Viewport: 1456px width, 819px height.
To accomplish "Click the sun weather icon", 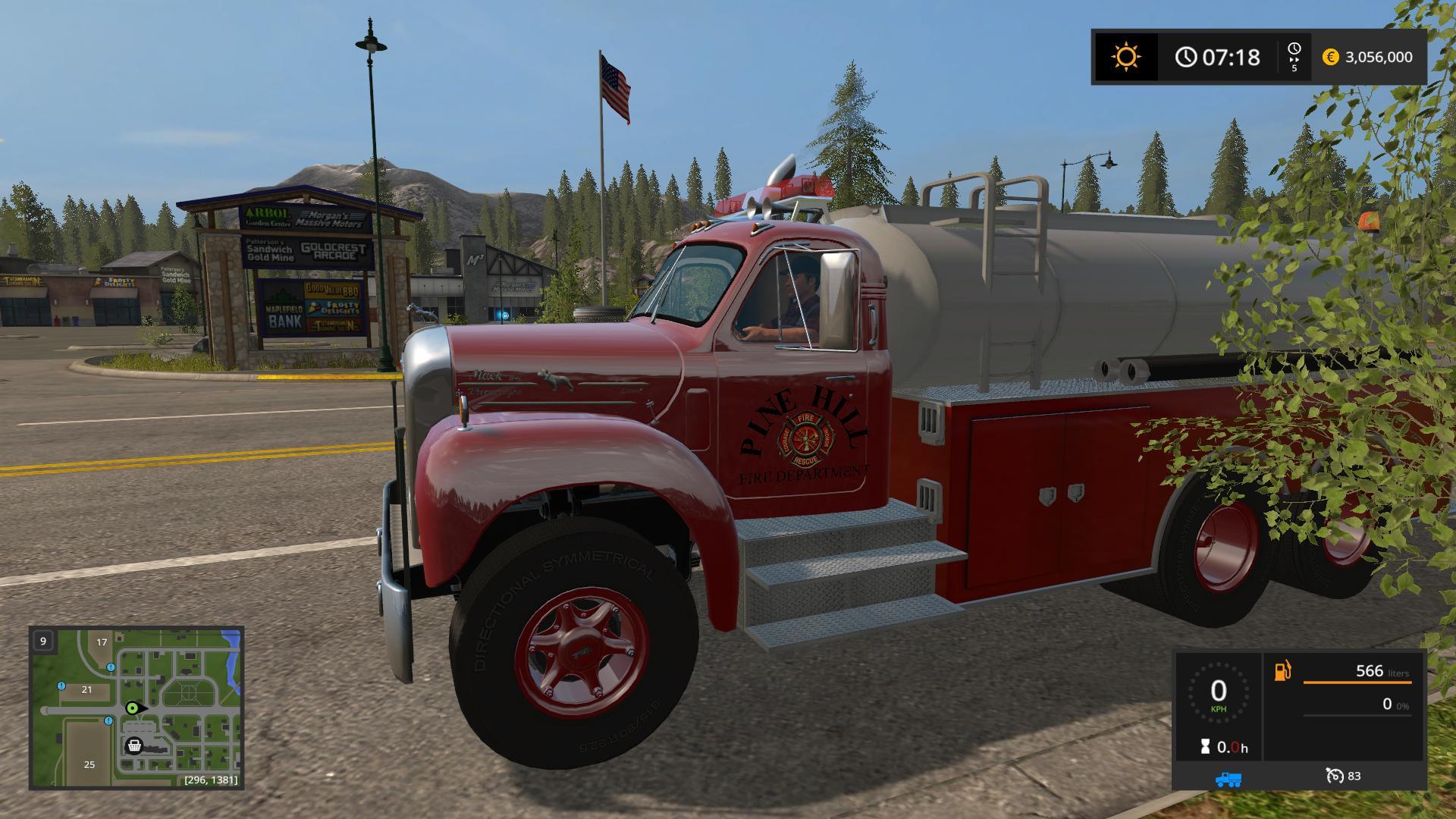I will click(1125, 57).
